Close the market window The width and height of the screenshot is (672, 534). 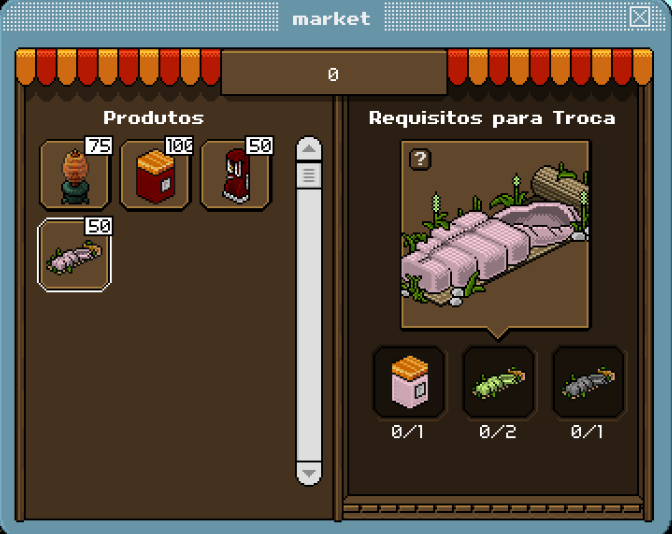click(x=639, y=17)
